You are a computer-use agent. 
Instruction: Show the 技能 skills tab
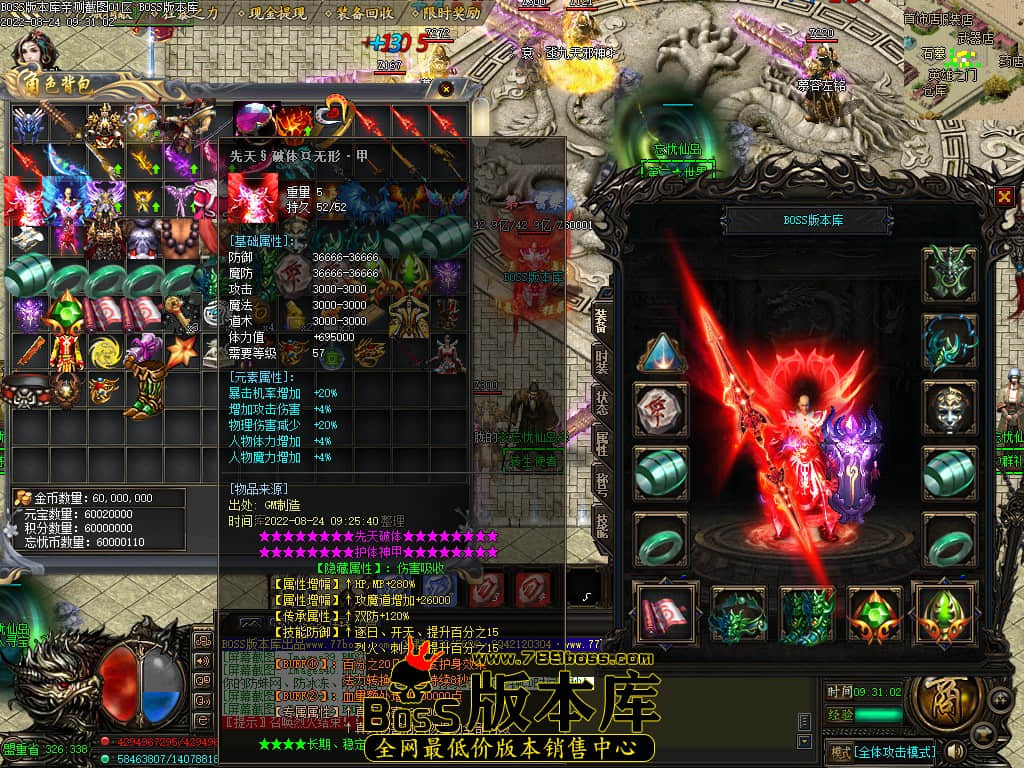pyautogui.click(x=602, y=523)
